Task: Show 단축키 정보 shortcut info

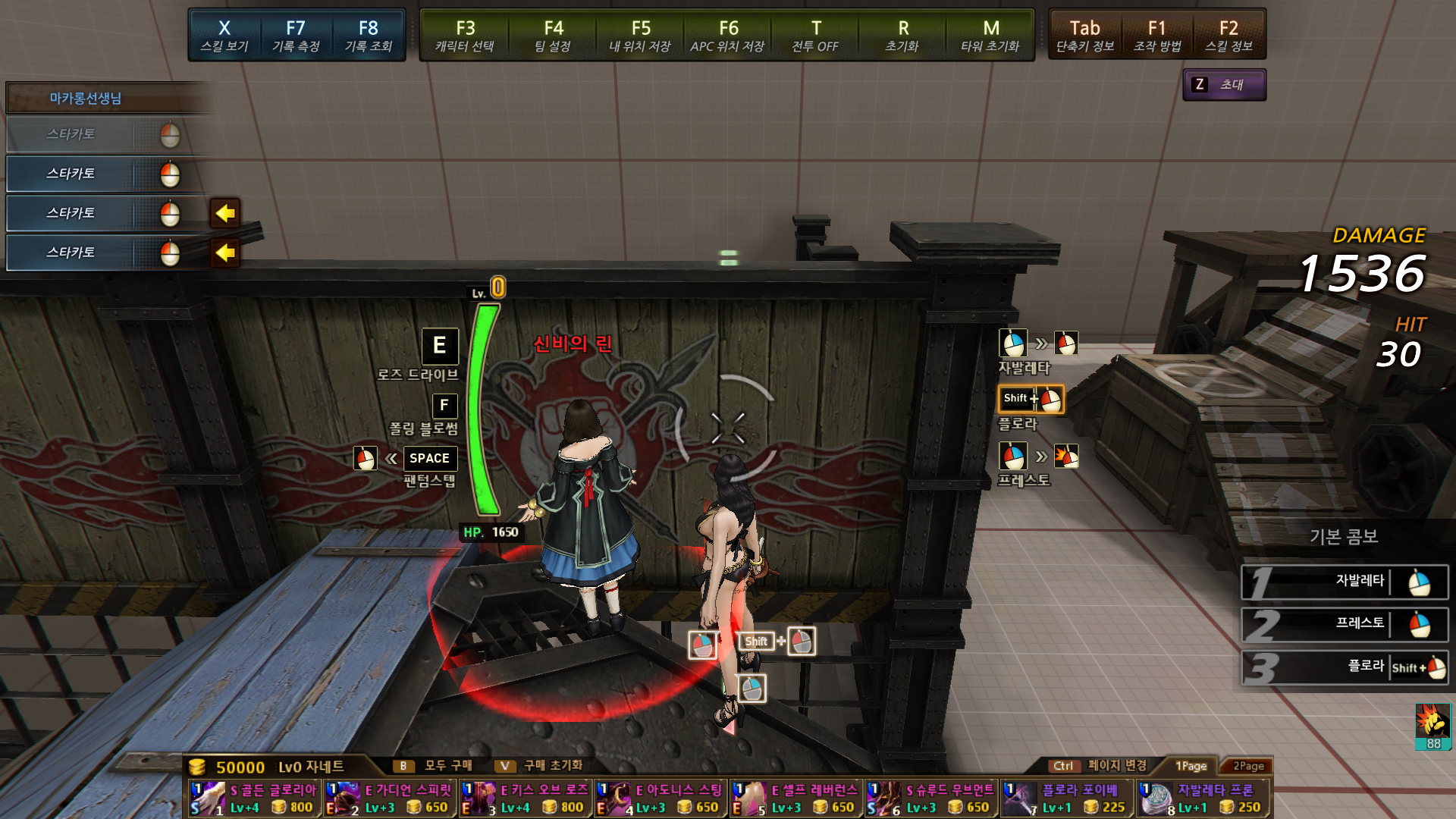Action: [1084, 36]
